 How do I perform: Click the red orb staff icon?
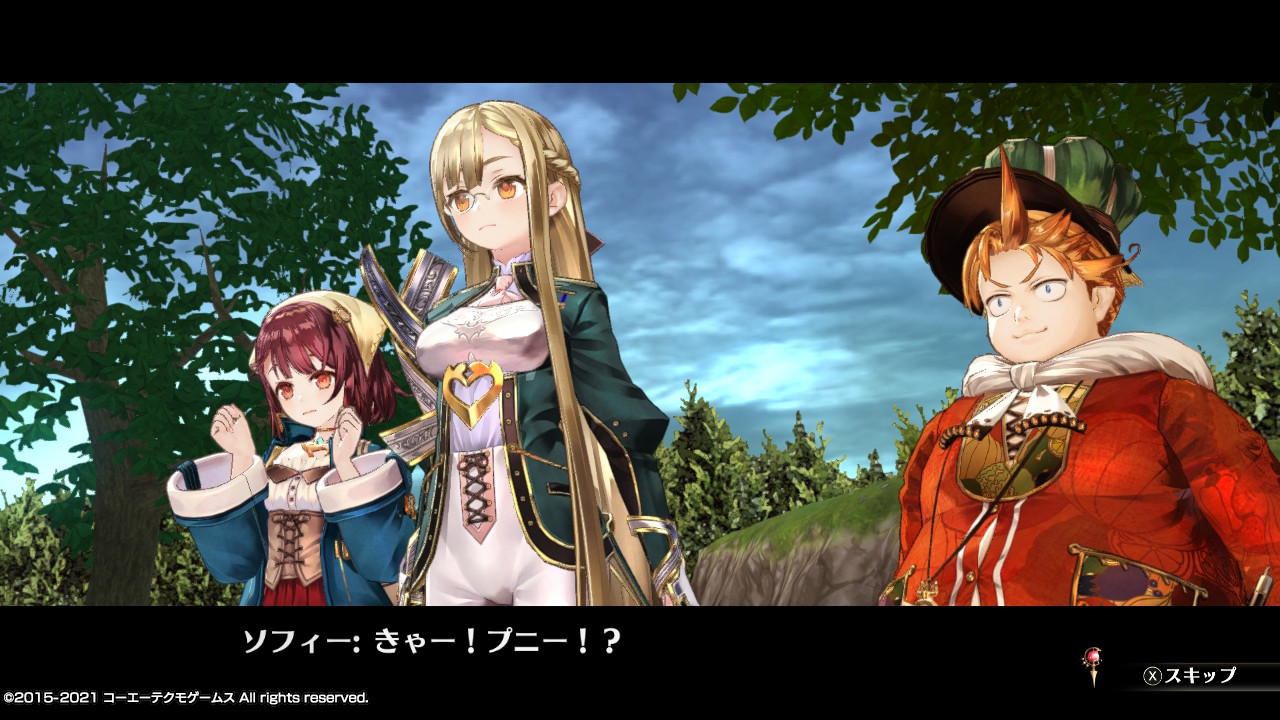1093,662
